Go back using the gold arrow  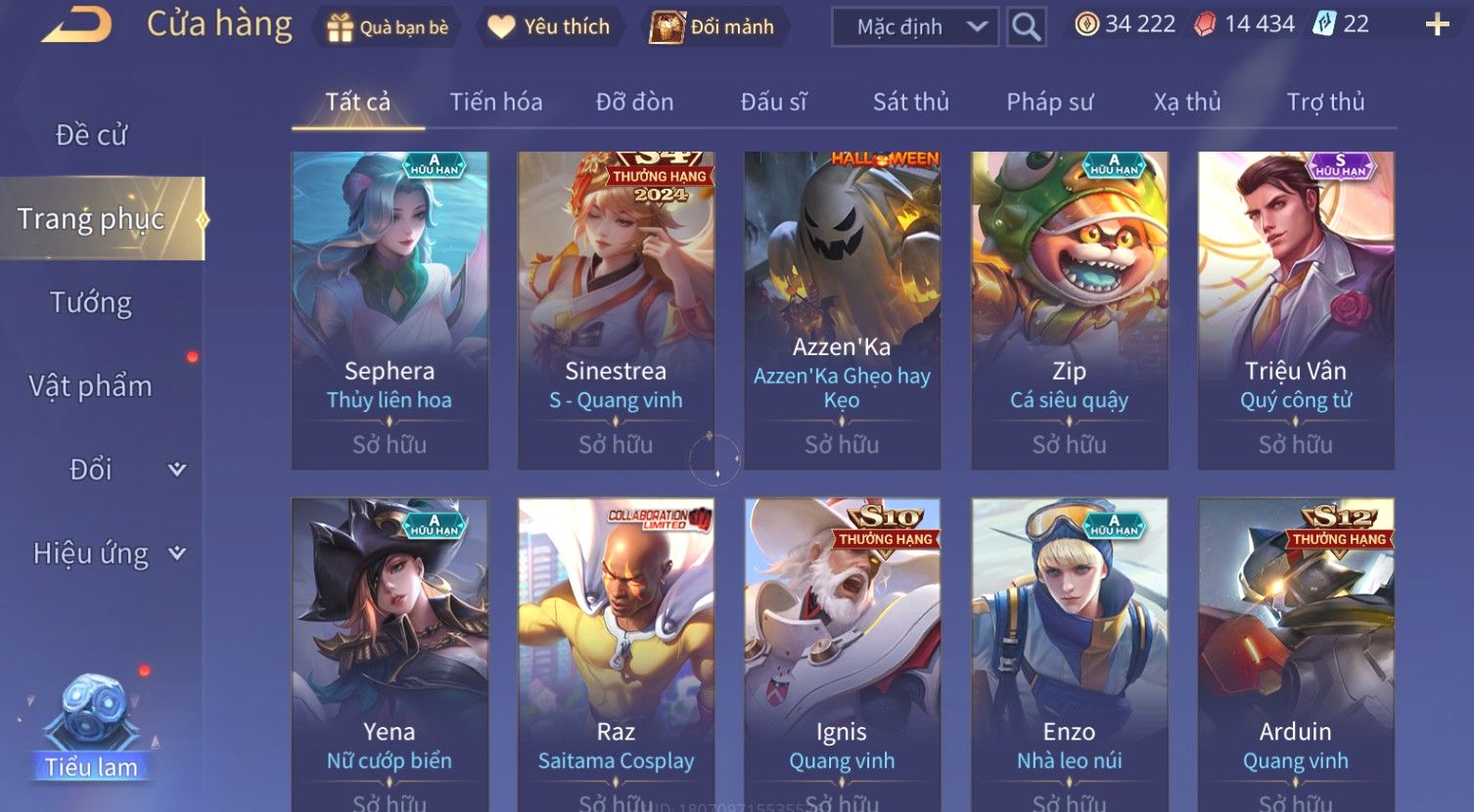tap(76, 25)
